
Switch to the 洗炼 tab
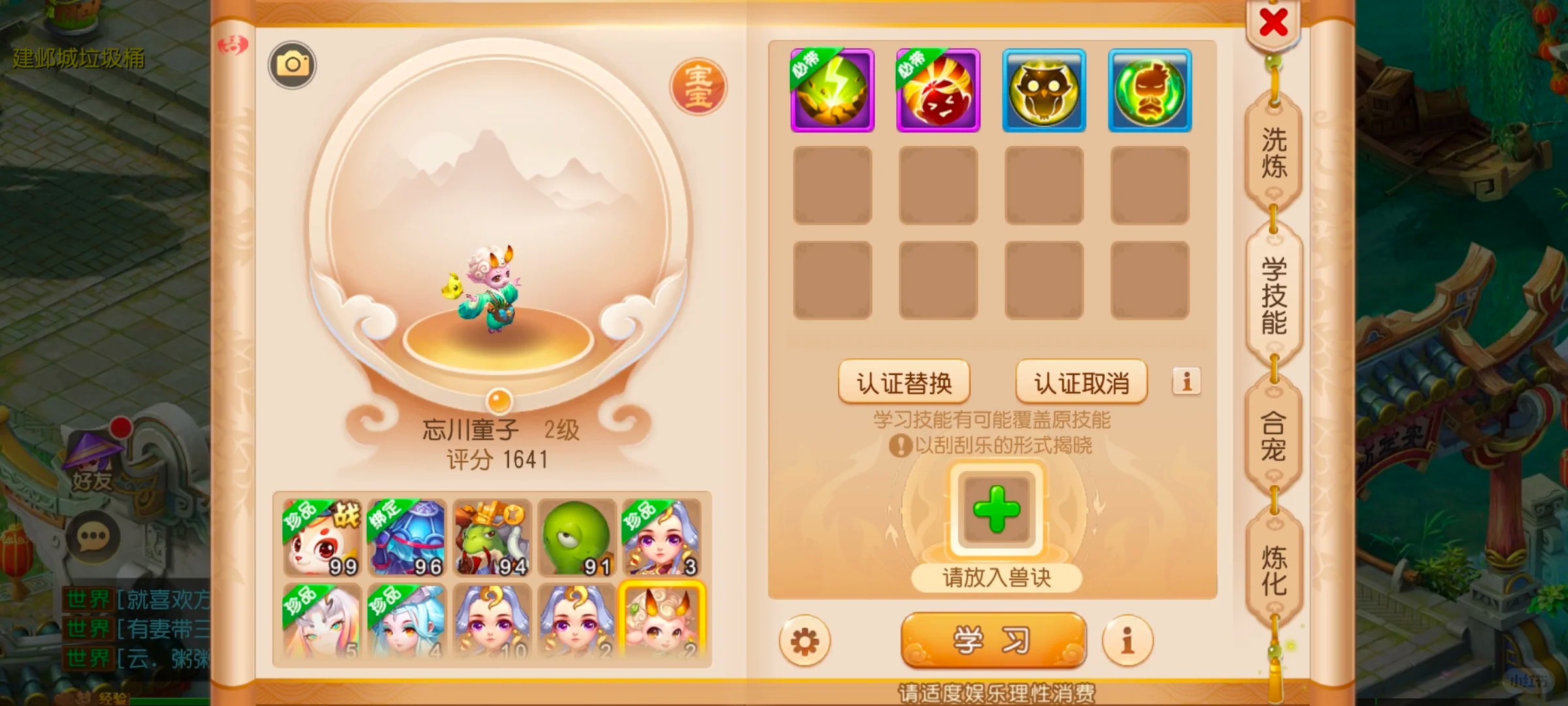1274,153
